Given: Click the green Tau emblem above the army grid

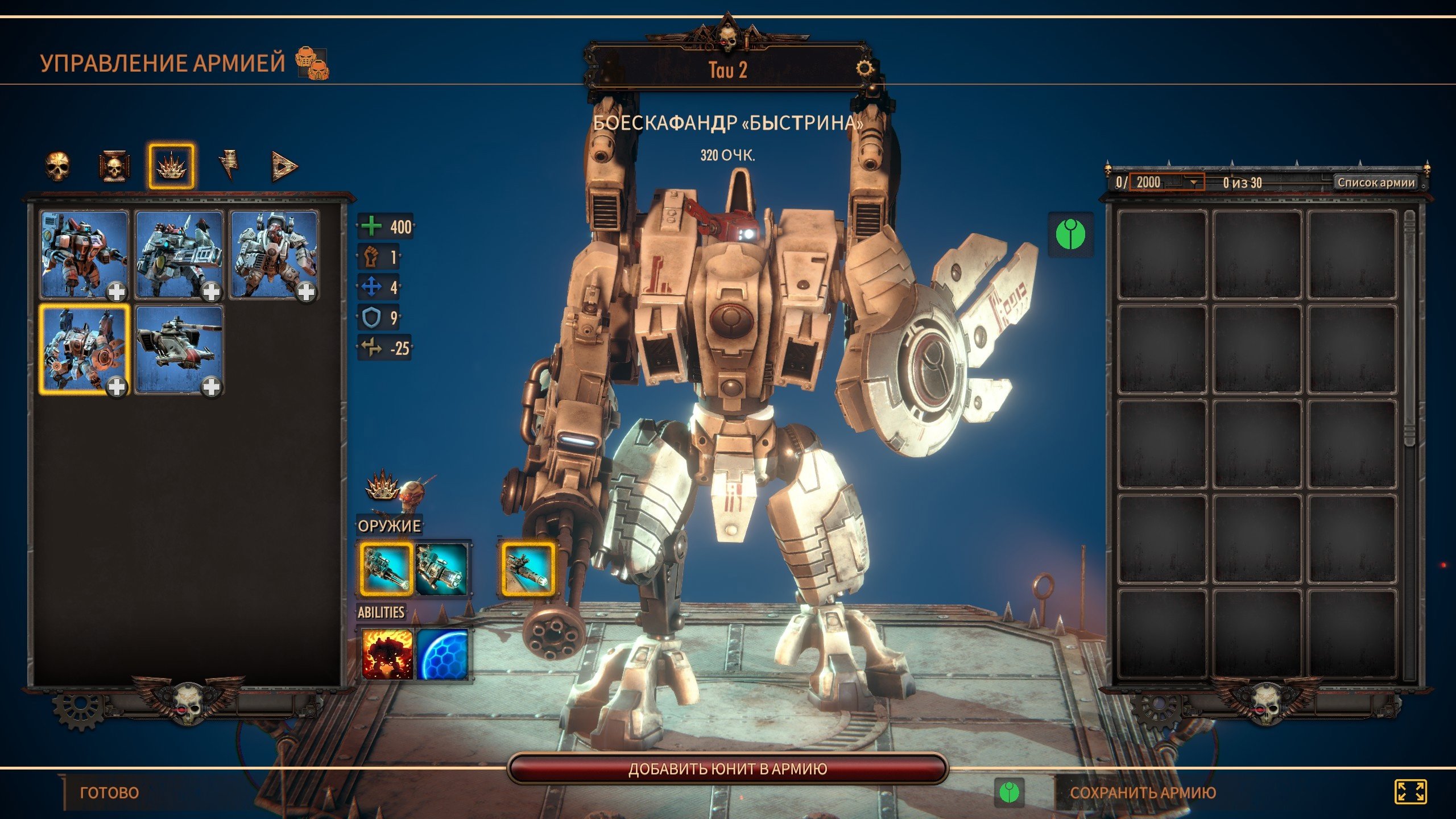Looking at the screenshot, I should pos(1070,234).
